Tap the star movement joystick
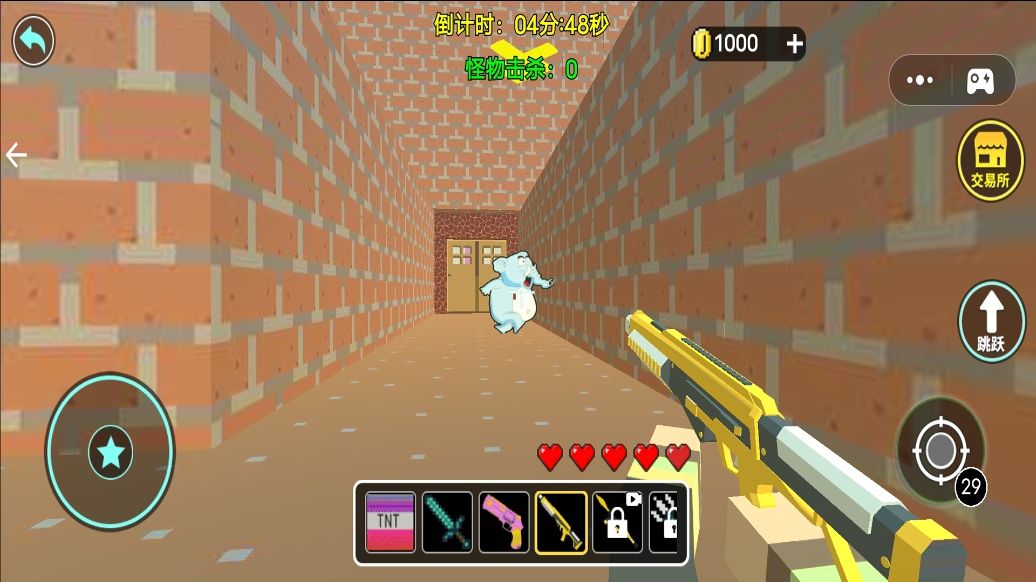Image resolution: width=1036 pixels, height=582 pixels. pos(110,453)
